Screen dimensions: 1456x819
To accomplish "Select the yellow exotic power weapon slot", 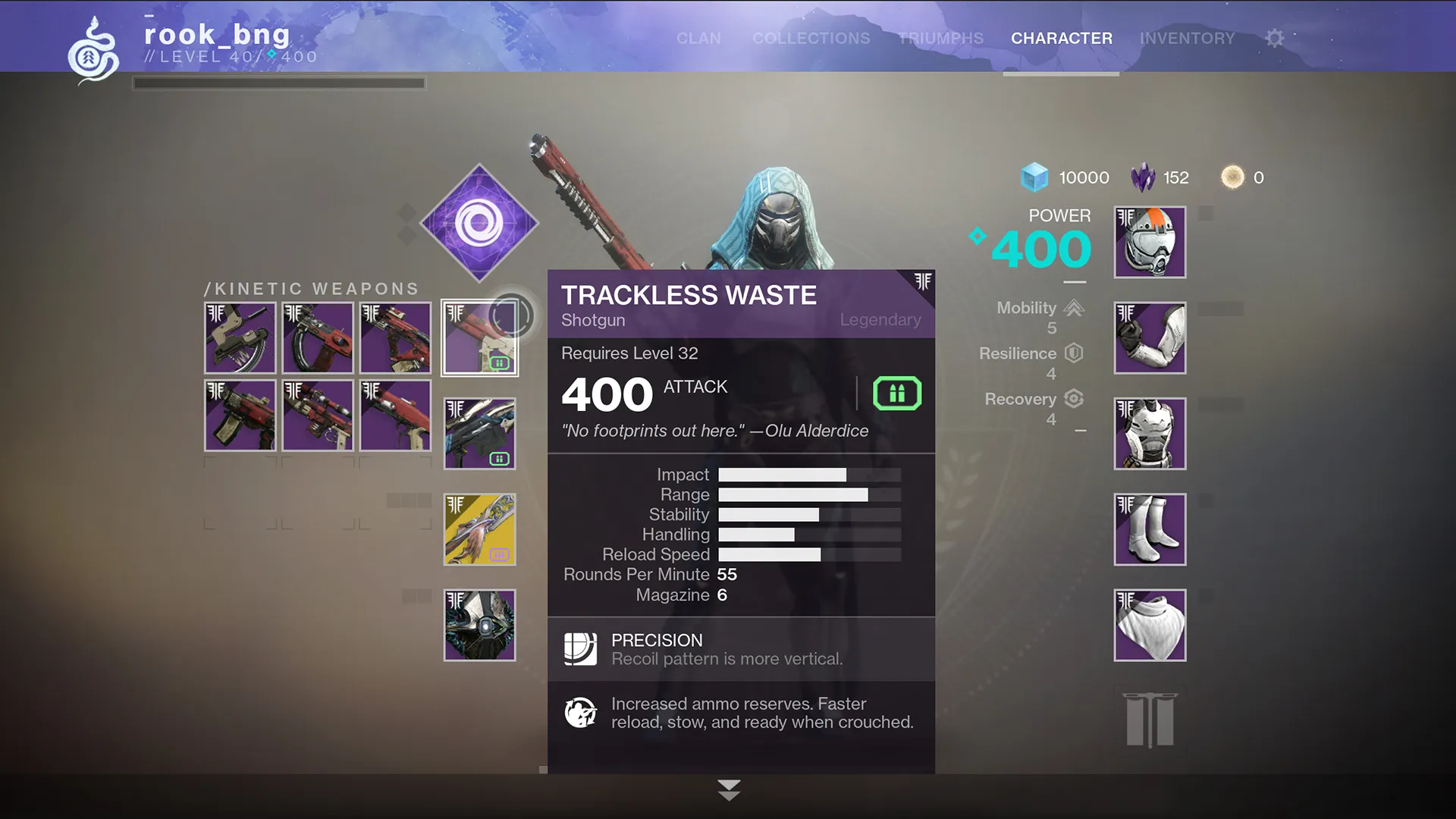I will tap(479, 529).
